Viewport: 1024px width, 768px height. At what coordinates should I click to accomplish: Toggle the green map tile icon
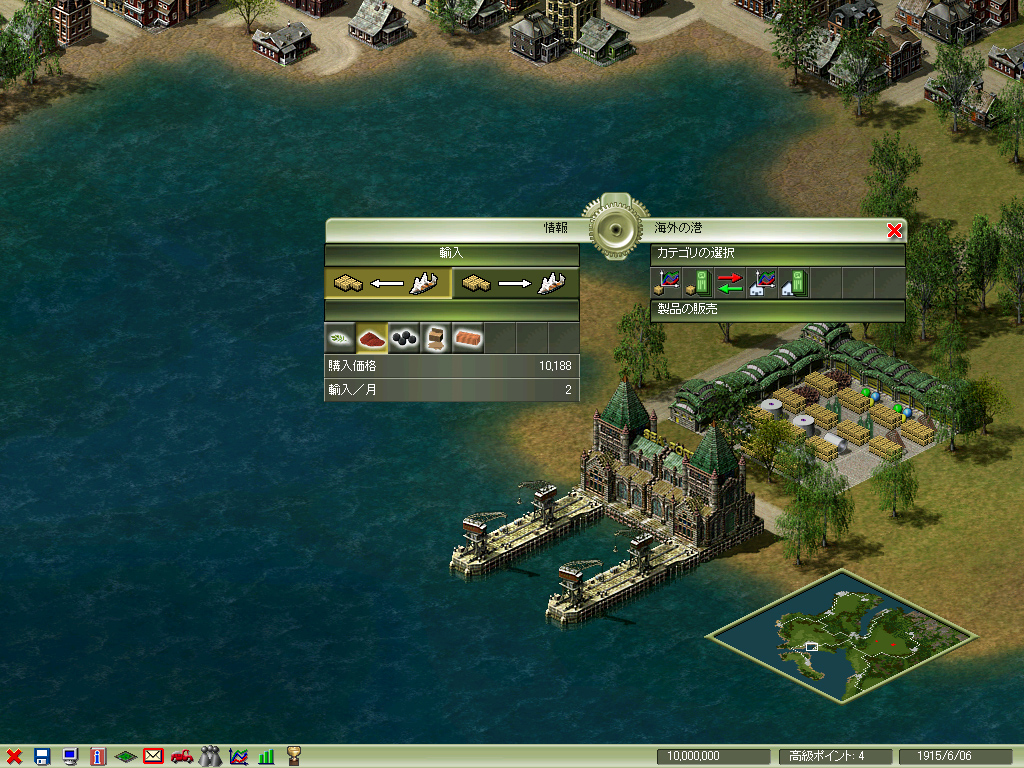tap(126, 756)
